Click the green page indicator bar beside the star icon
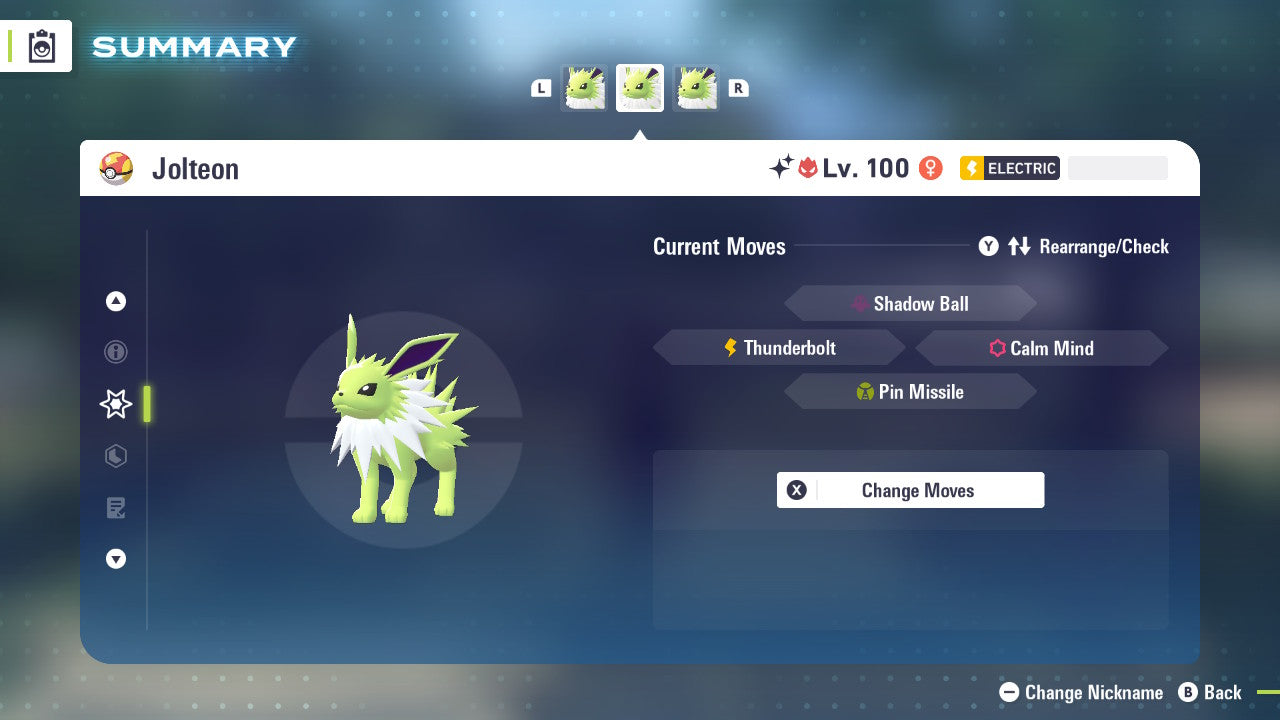The image size is (1280, 720). point(146,404)
